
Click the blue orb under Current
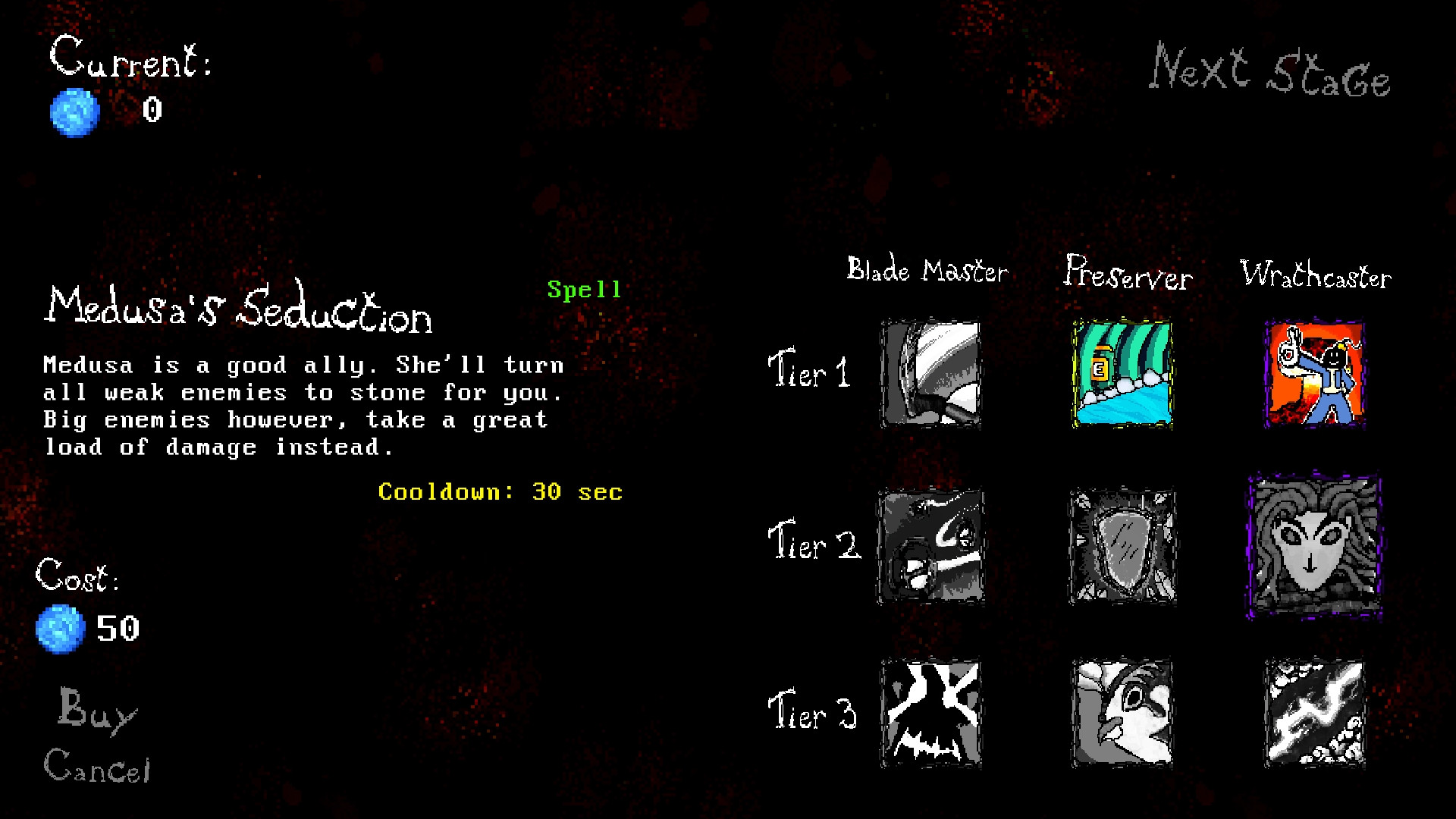[x=75, y=111]
